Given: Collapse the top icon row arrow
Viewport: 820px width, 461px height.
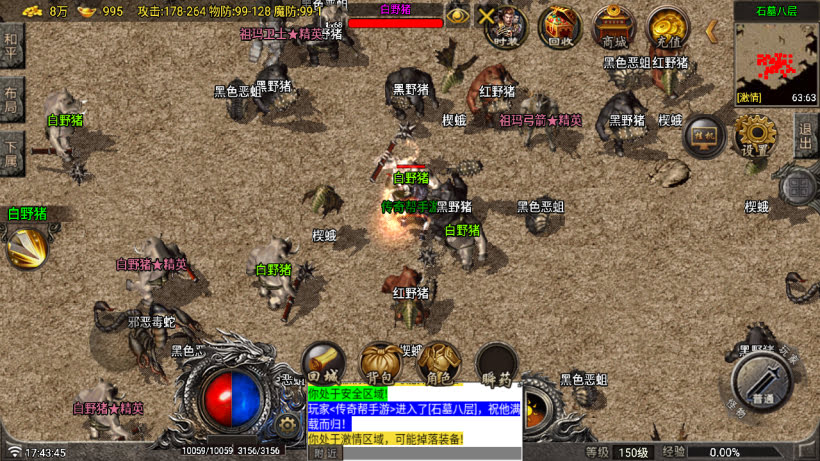Looking at the screenshot, I should point(711,30).
